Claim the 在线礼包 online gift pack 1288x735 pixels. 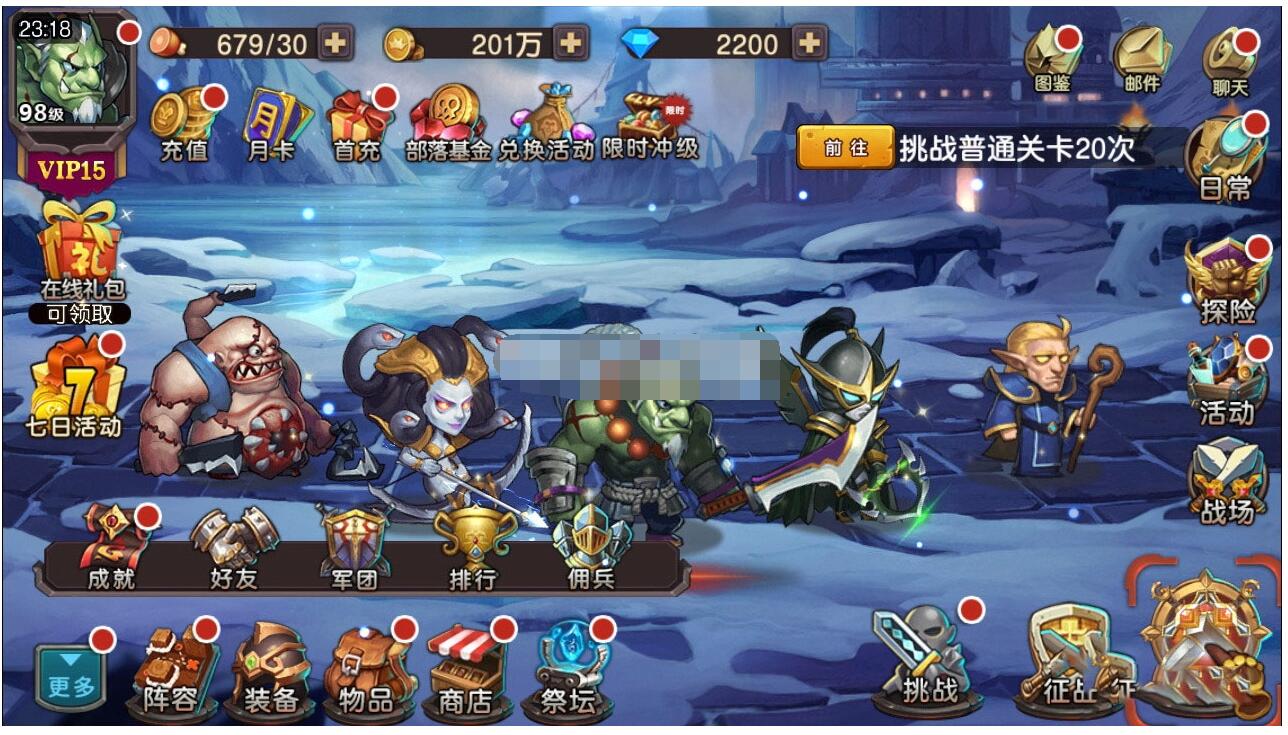pos(80,262)
